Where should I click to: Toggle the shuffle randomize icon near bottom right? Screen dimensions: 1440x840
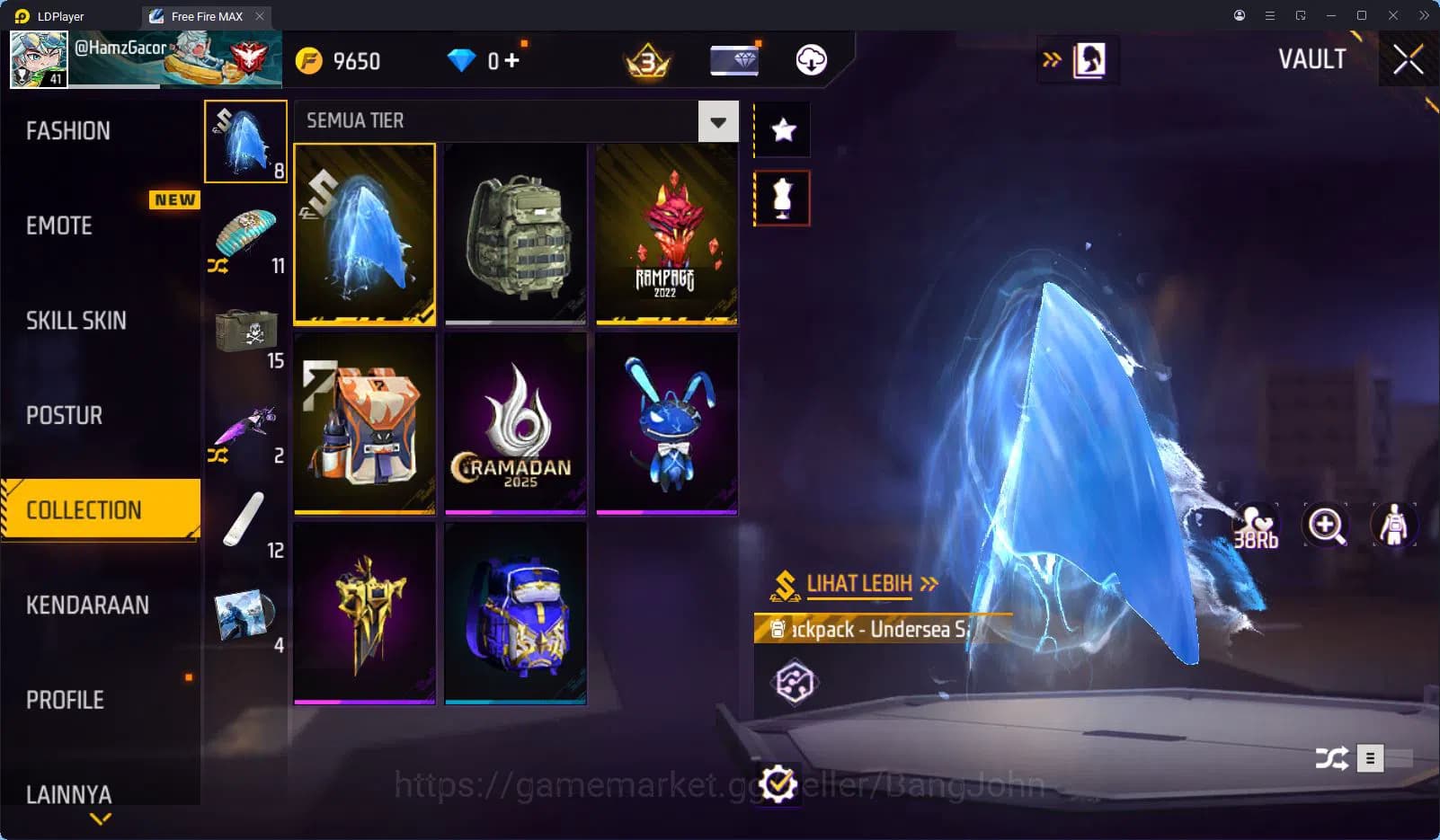[1331, 758]
